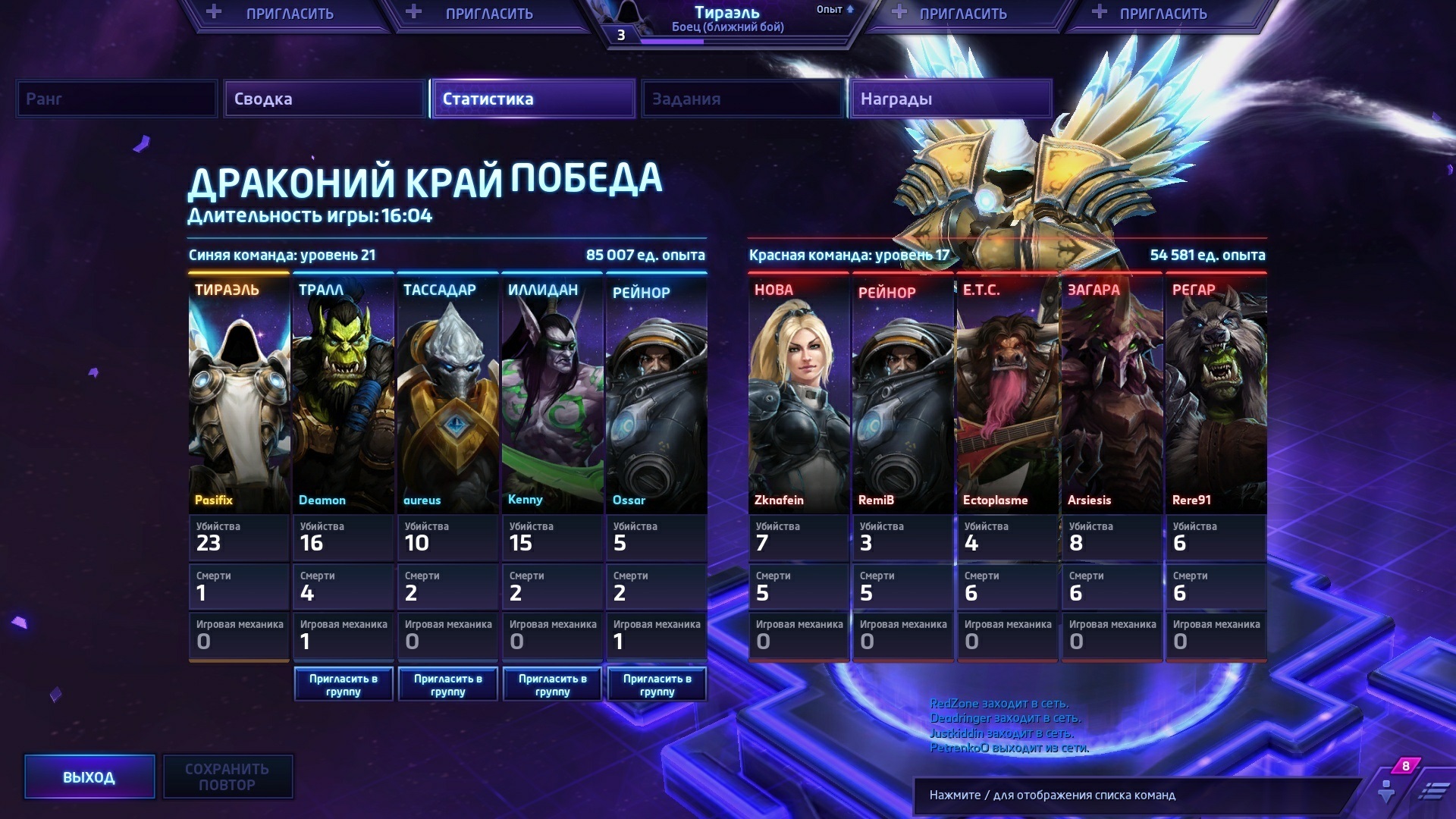Select the Е.Т.С. hero card
This screenshot has height=819, width=1456.
pyautogui.click(x=1007, y=394)
